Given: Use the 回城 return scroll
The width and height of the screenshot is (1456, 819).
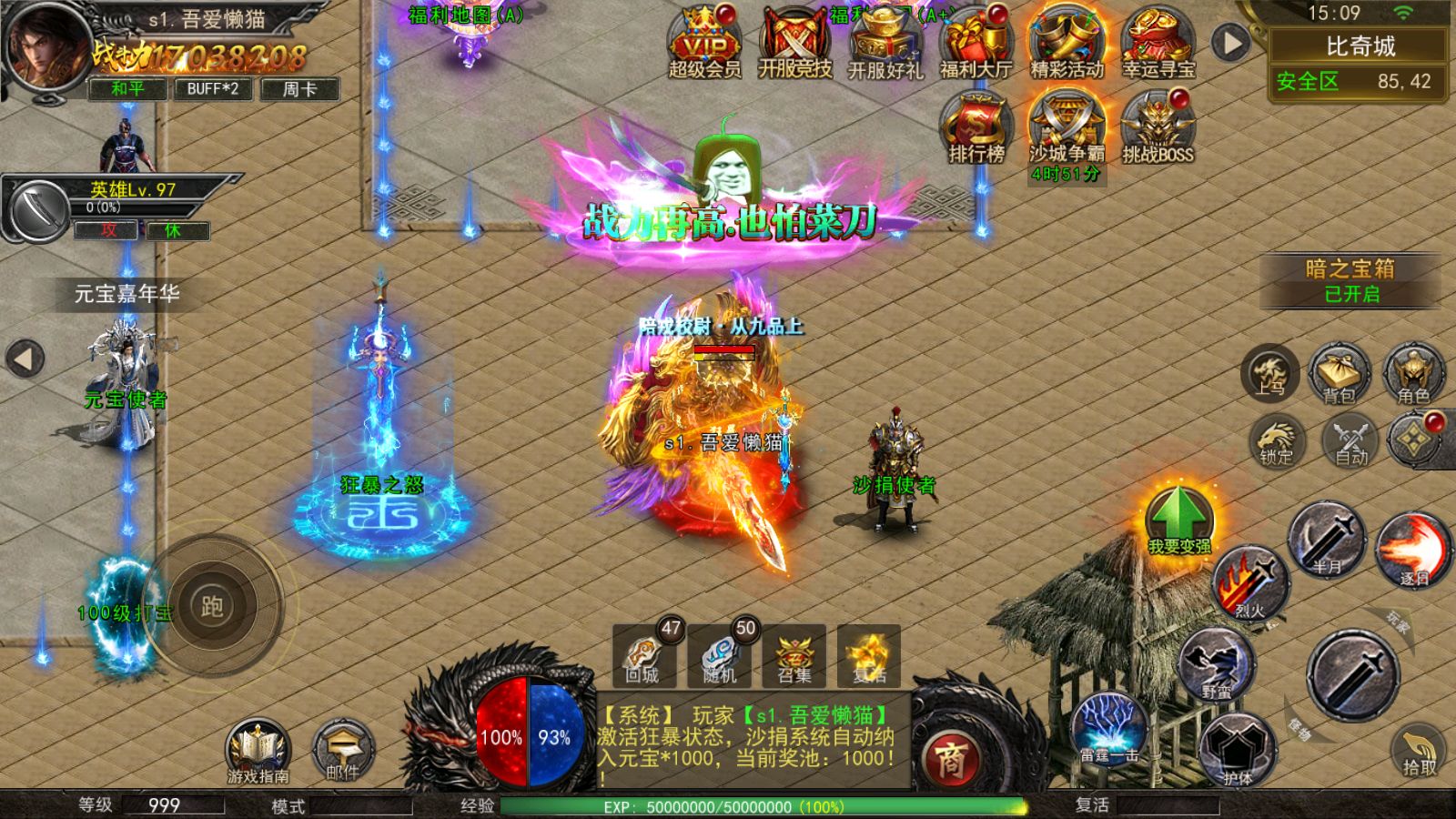Looking at the screenshot, I should click(x=643, y=655).
